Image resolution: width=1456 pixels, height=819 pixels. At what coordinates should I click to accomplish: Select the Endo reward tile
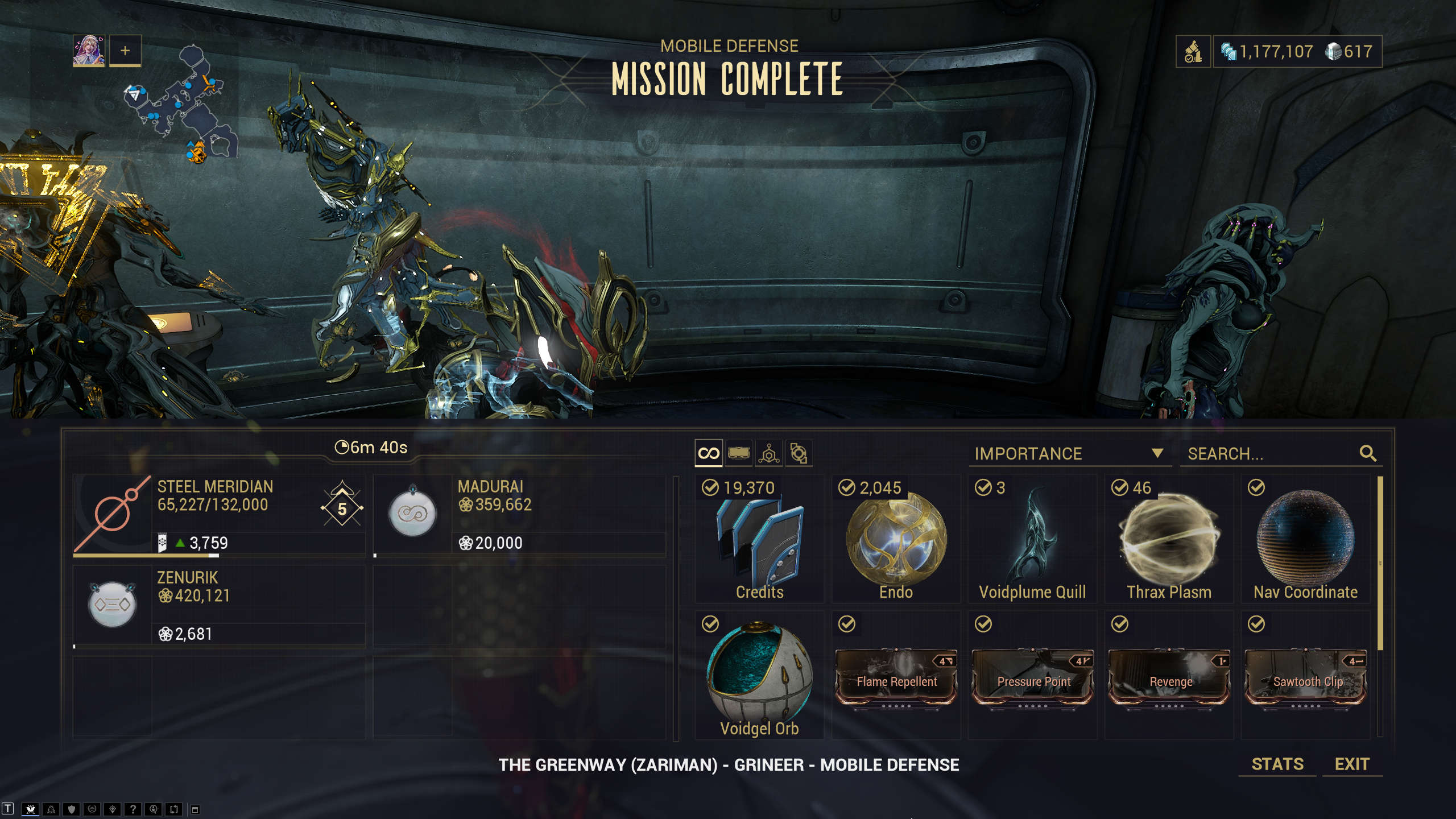pos(896,539)
